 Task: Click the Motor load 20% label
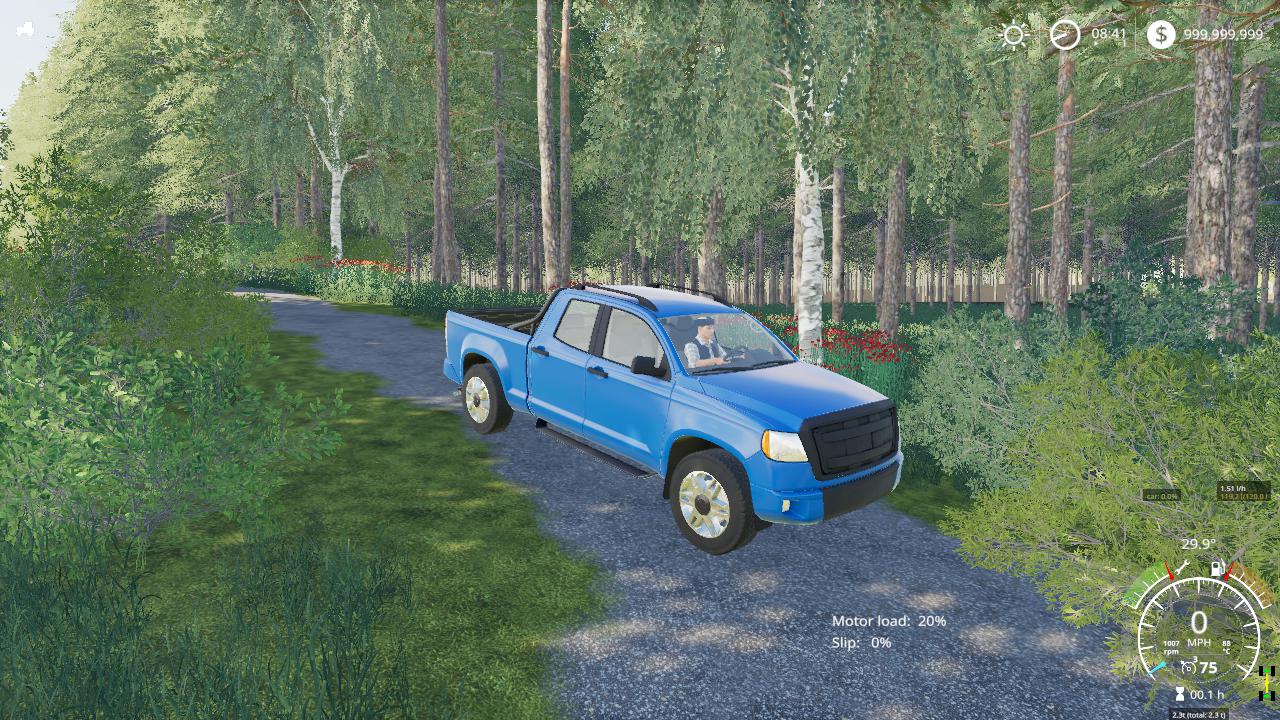pos(890,621)
